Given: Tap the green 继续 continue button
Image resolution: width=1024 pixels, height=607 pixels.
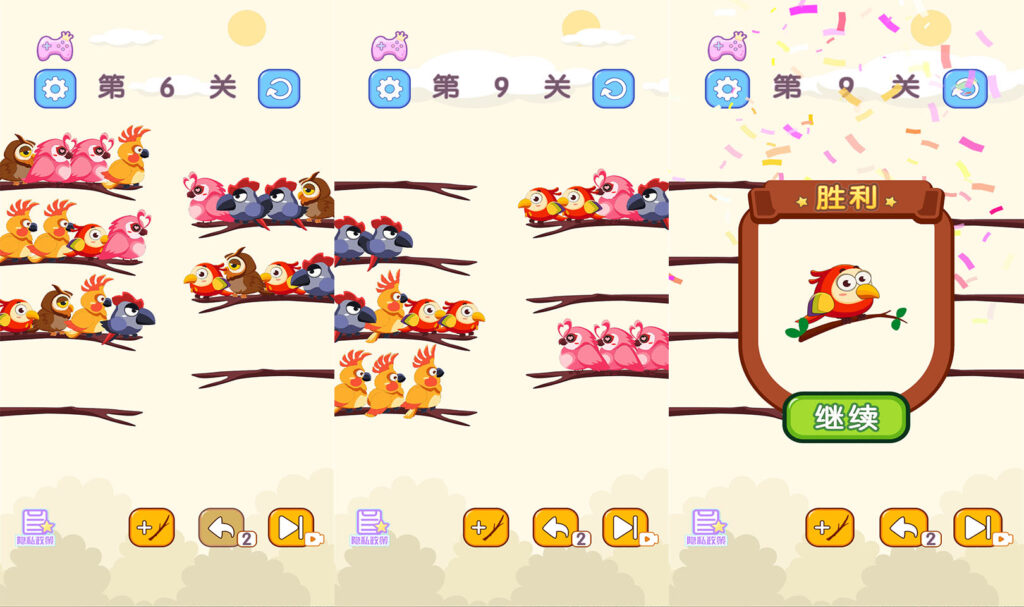Looking at the screenshot, I should [x=846, y=417].
